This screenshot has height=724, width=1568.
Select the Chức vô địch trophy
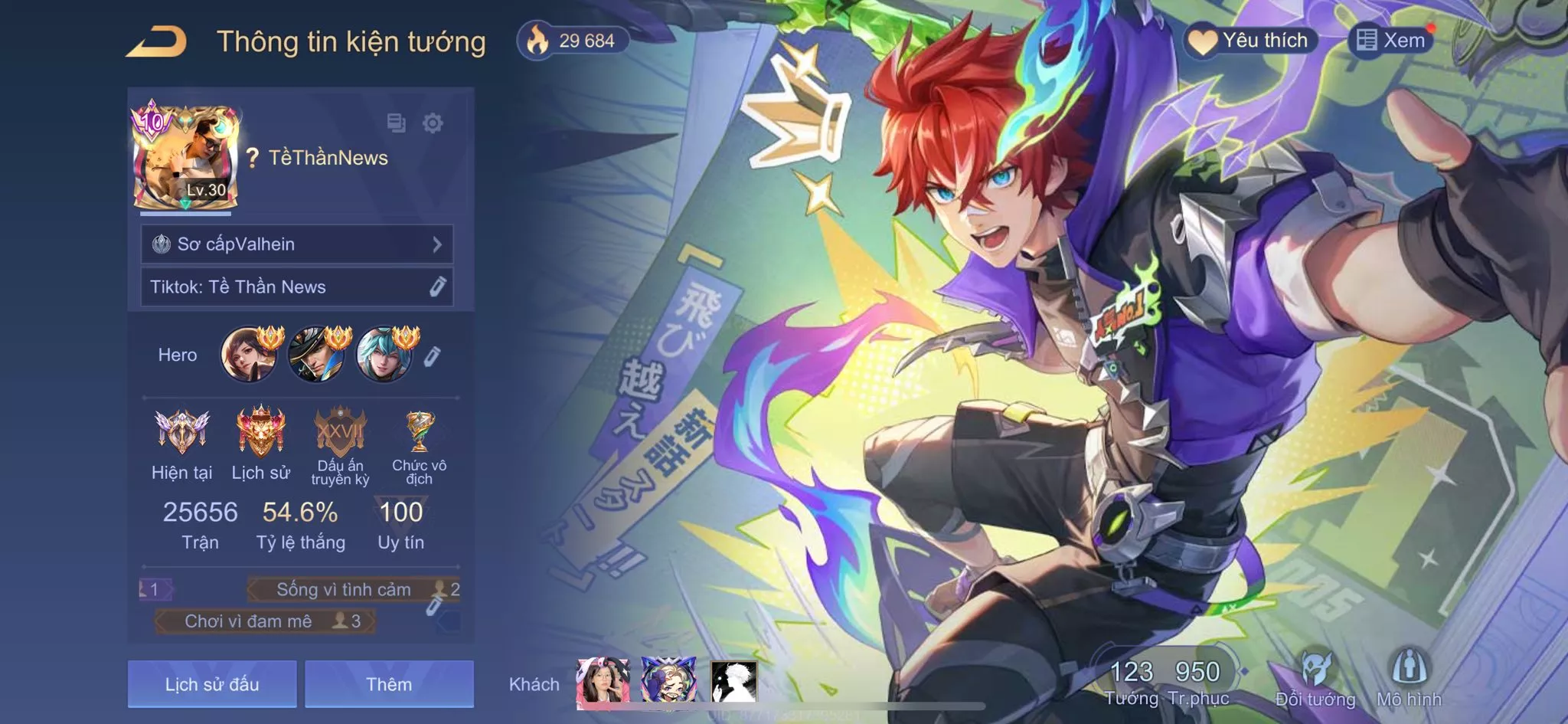point(419,433)
